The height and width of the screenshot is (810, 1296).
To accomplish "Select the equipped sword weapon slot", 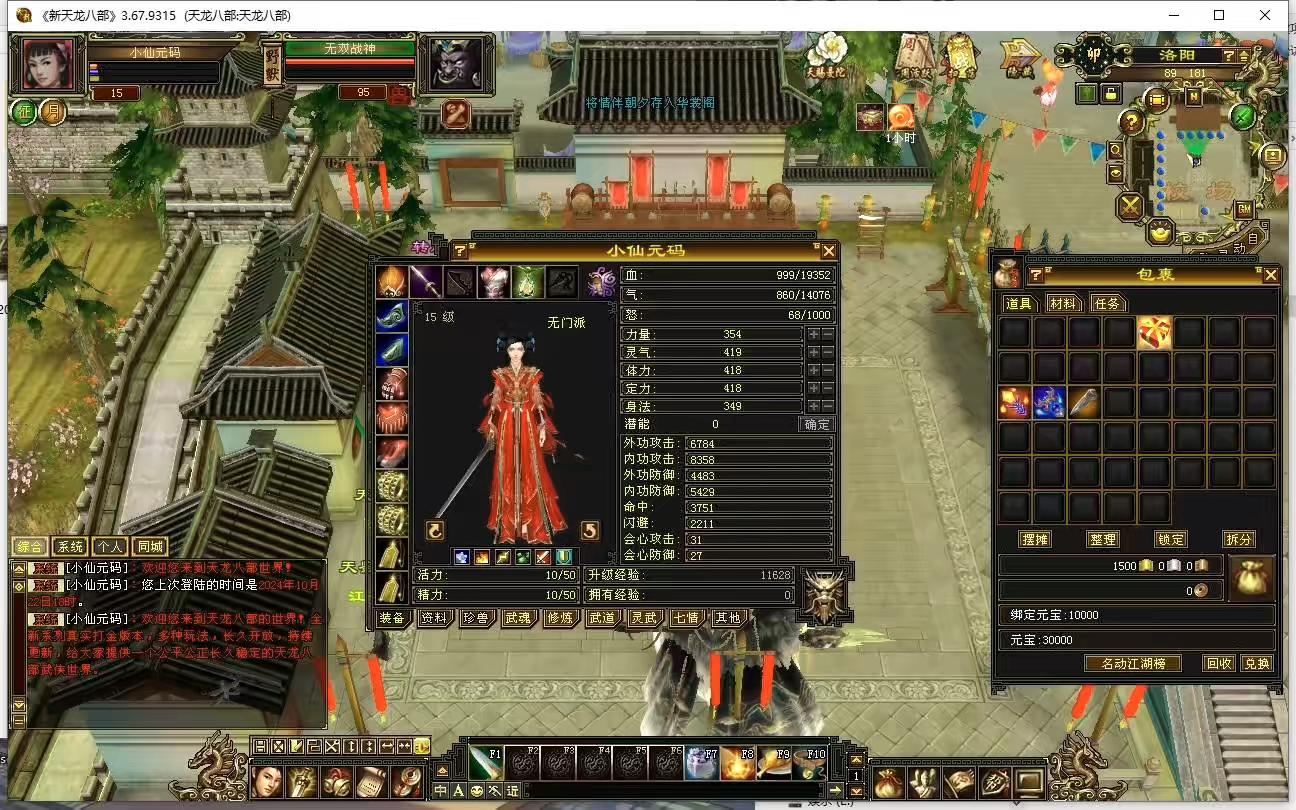I will (x=426, y=282).
